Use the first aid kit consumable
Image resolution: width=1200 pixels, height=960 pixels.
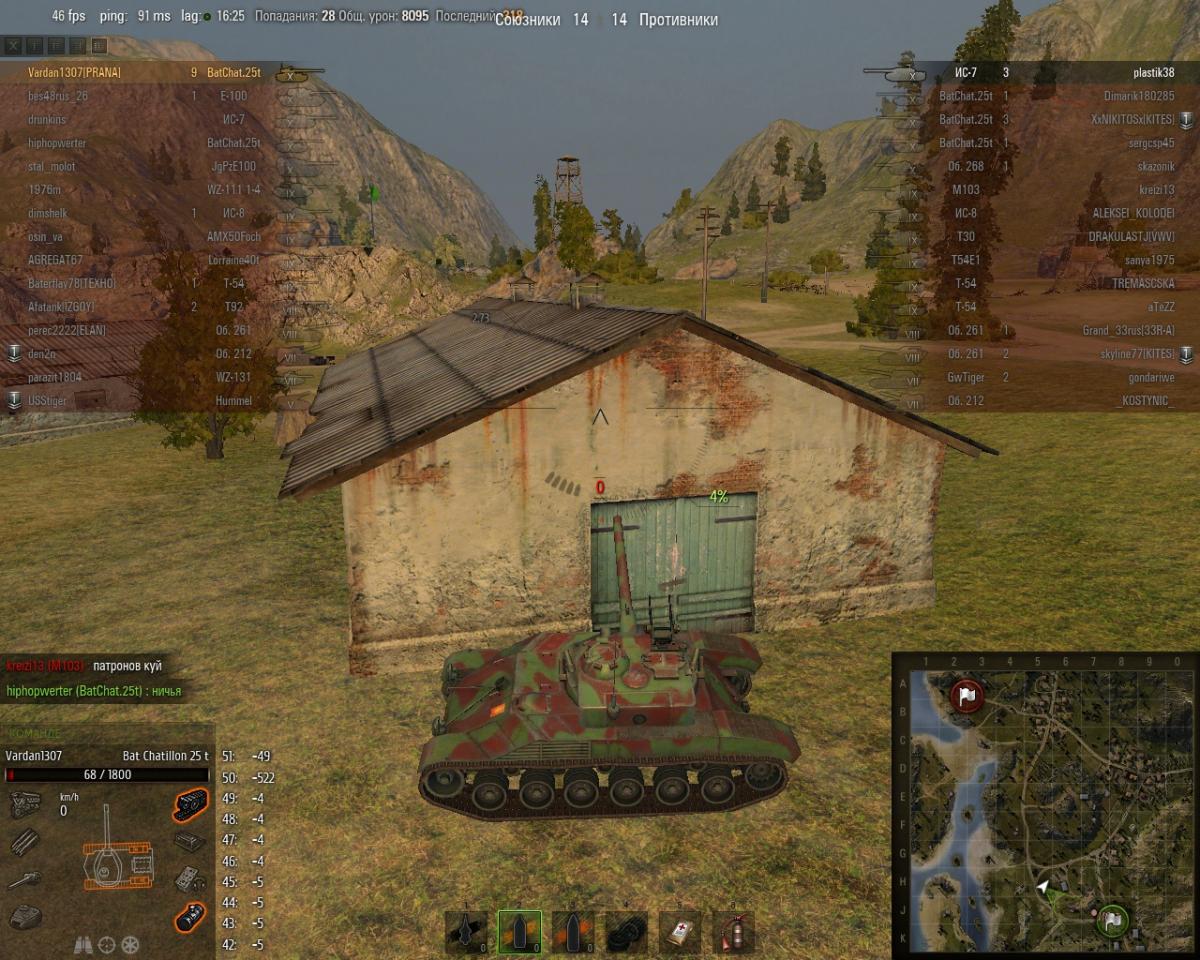pos(680,932)
